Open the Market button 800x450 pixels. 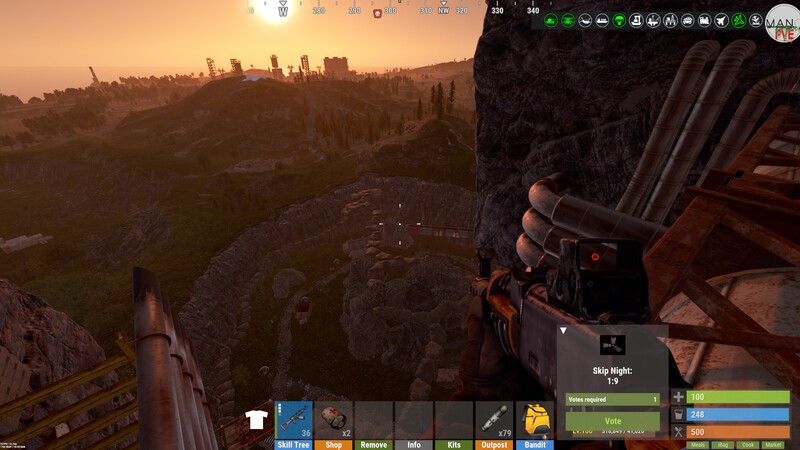point(773,444)
